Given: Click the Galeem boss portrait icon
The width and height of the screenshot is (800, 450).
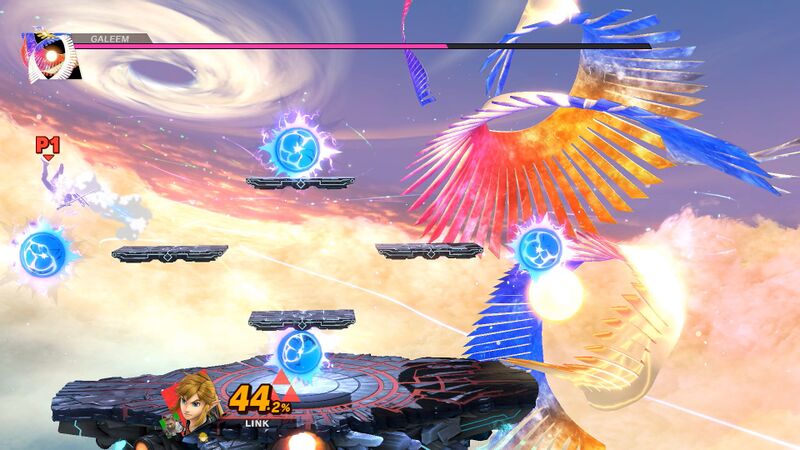Looking at the screenshot, I should pyautogui.click(x=49, y=56).
